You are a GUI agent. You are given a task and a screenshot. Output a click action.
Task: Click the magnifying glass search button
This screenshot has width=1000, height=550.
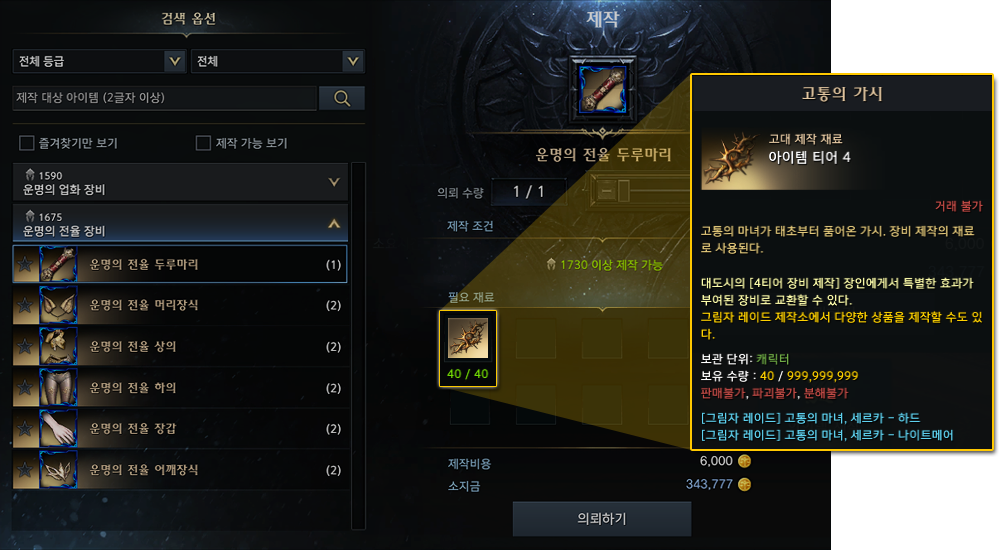coord(342,98)
